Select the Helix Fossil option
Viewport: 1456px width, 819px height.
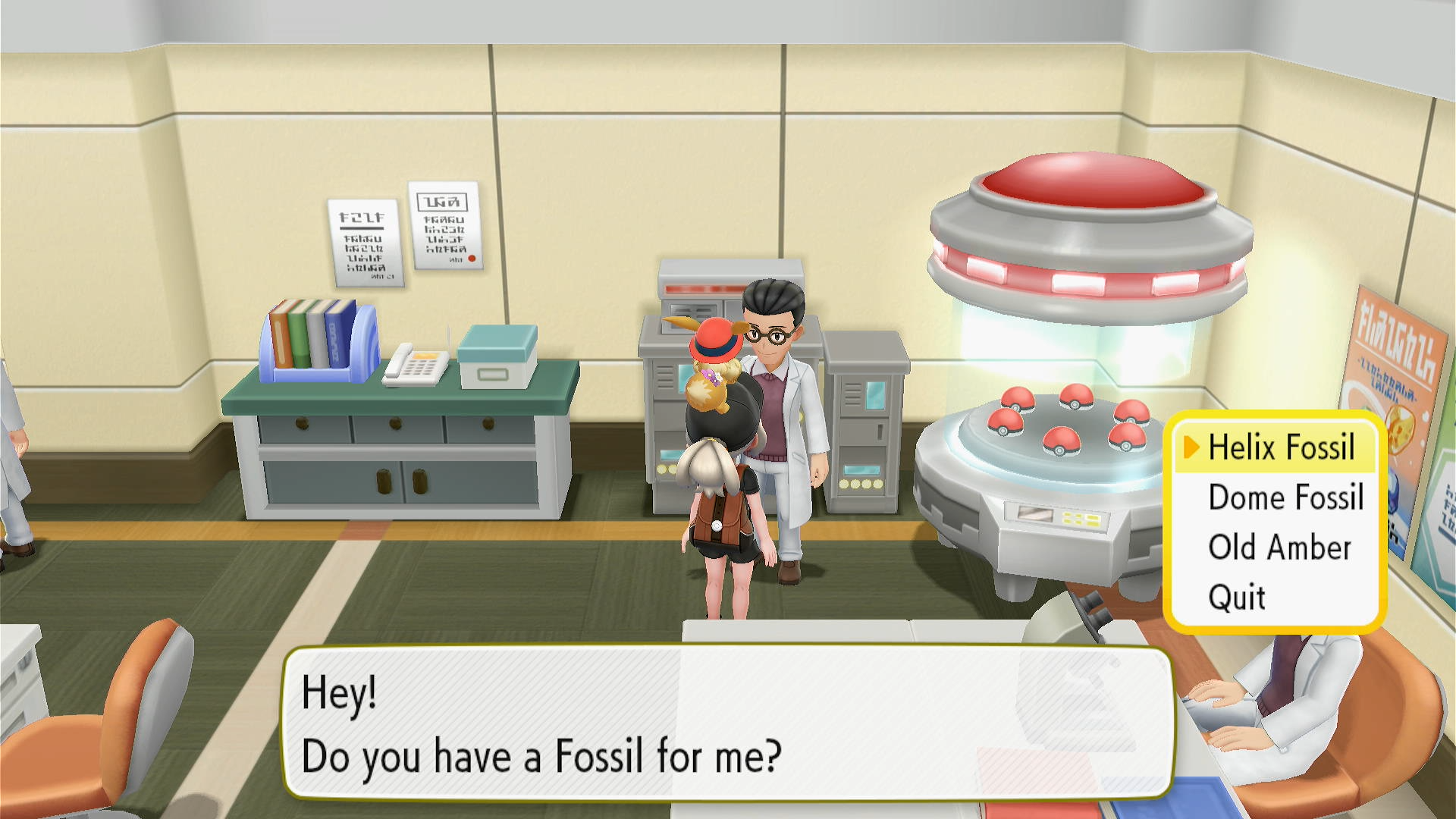pyautogui.click(x=1281, y=447)
